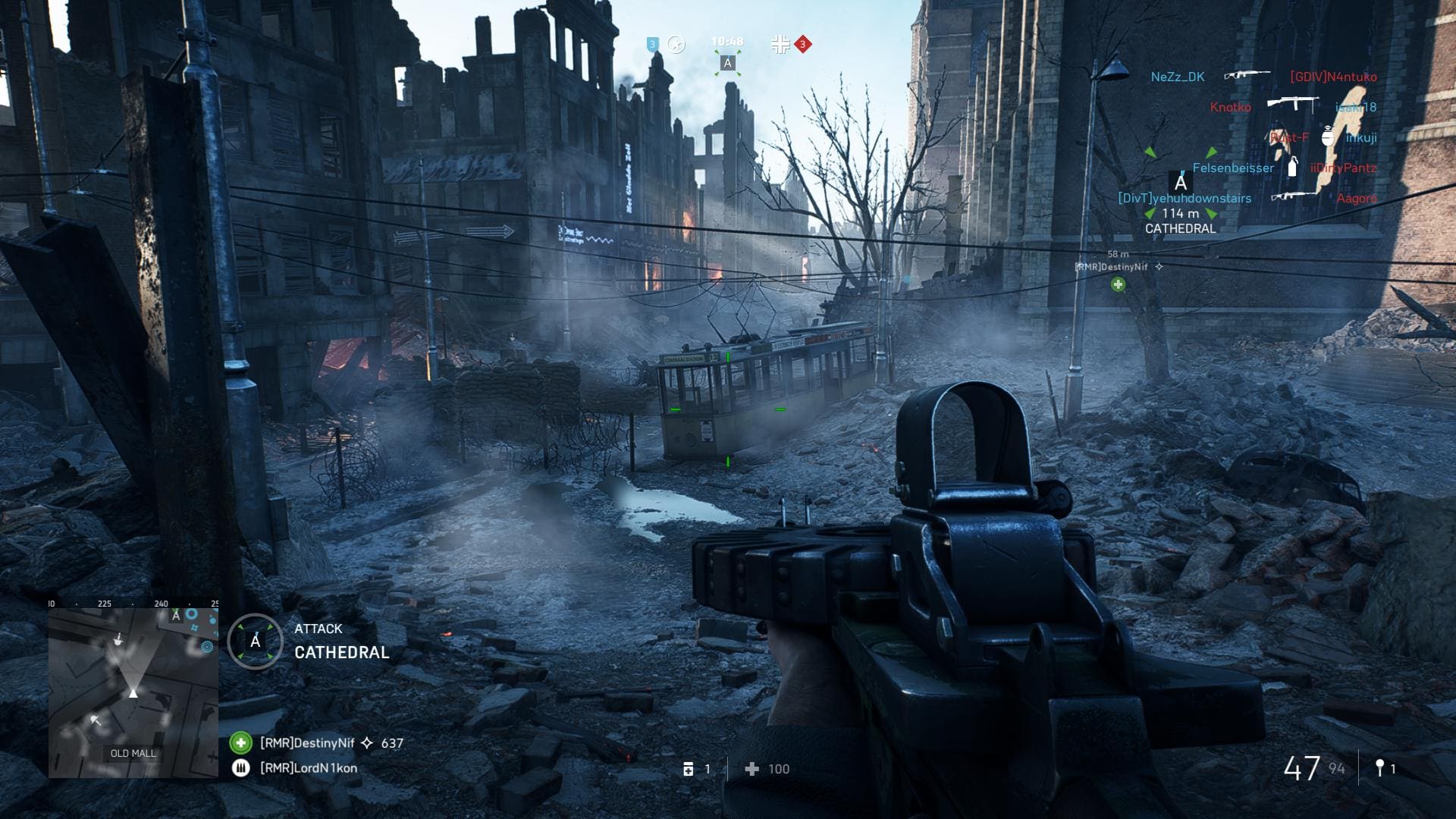This screenshot has height=819, width=1456.
Task: Click the objective A flag under the timer
Action: coord(727,64)
